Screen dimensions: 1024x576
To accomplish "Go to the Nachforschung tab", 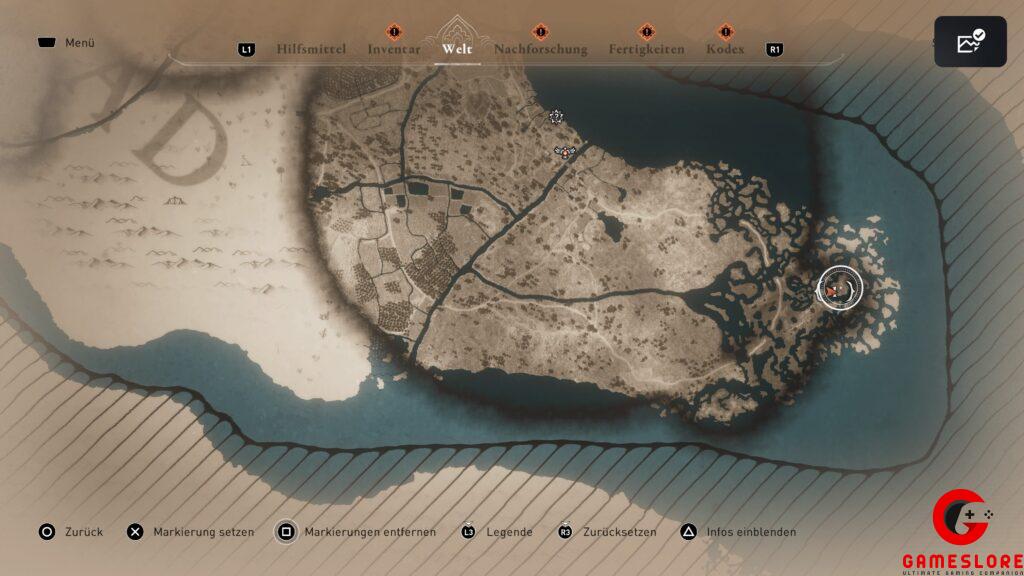I will 540,49.
